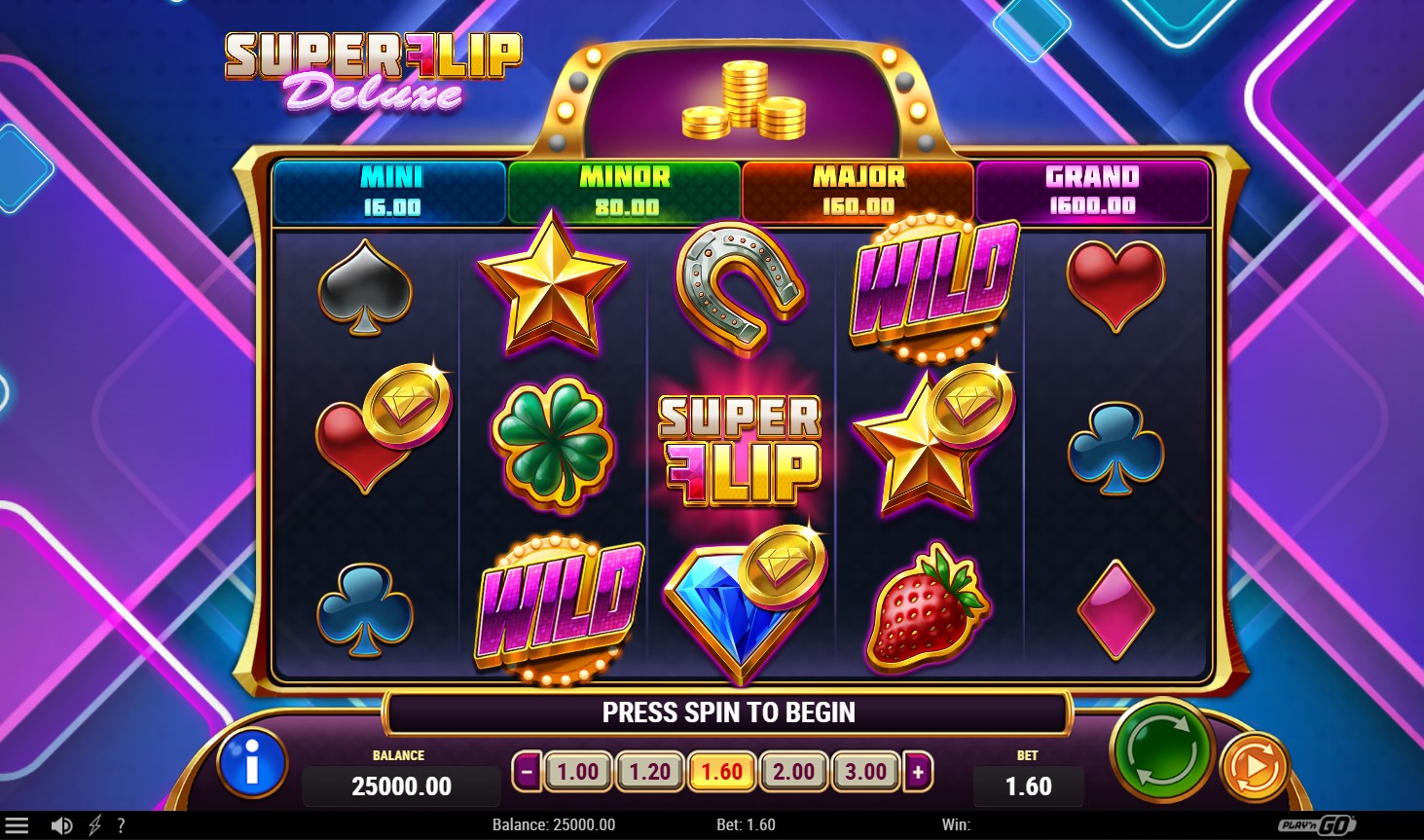
Task: Set the bet to 2.00
Action: coord(794,773)
